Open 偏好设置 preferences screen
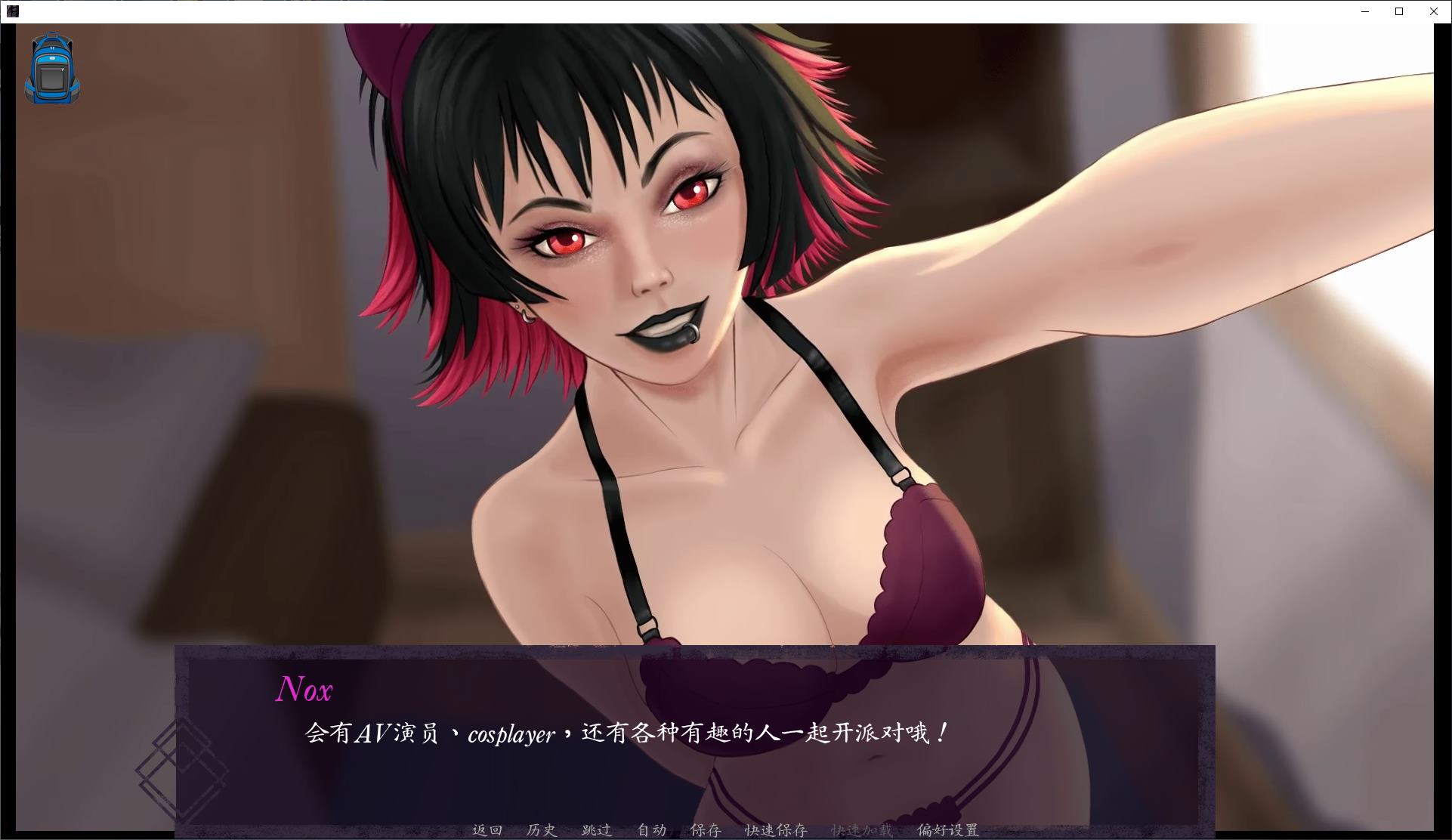This screenshot has height=840, width=1452. click(947, 829)
